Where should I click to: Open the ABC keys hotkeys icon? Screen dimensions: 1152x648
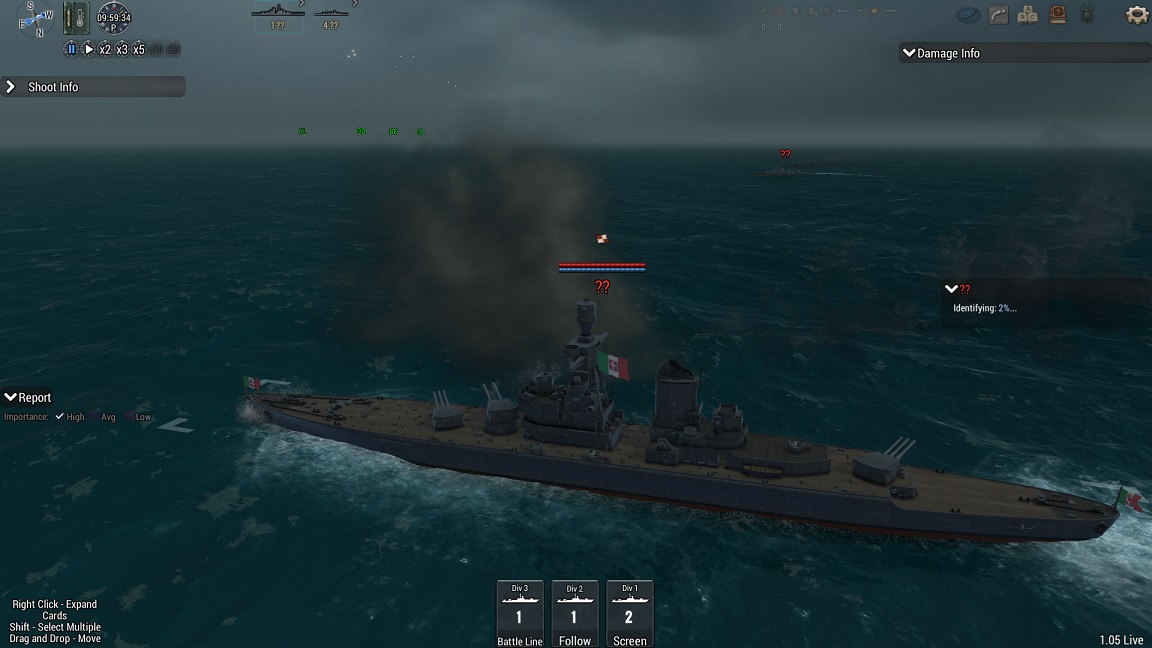click(x=1027, y=15)
